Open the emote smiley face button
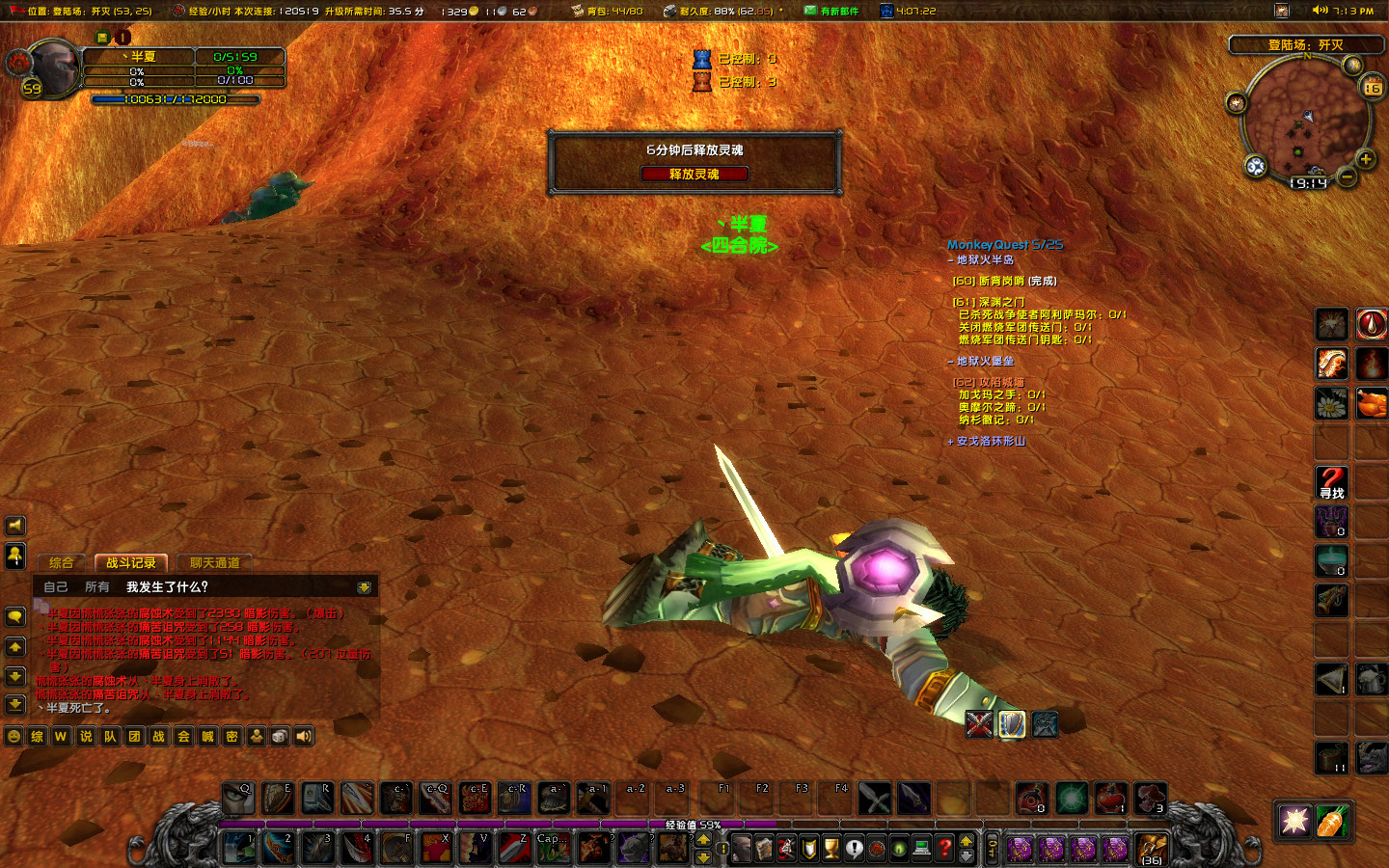1389x868 pixels. 14,736
